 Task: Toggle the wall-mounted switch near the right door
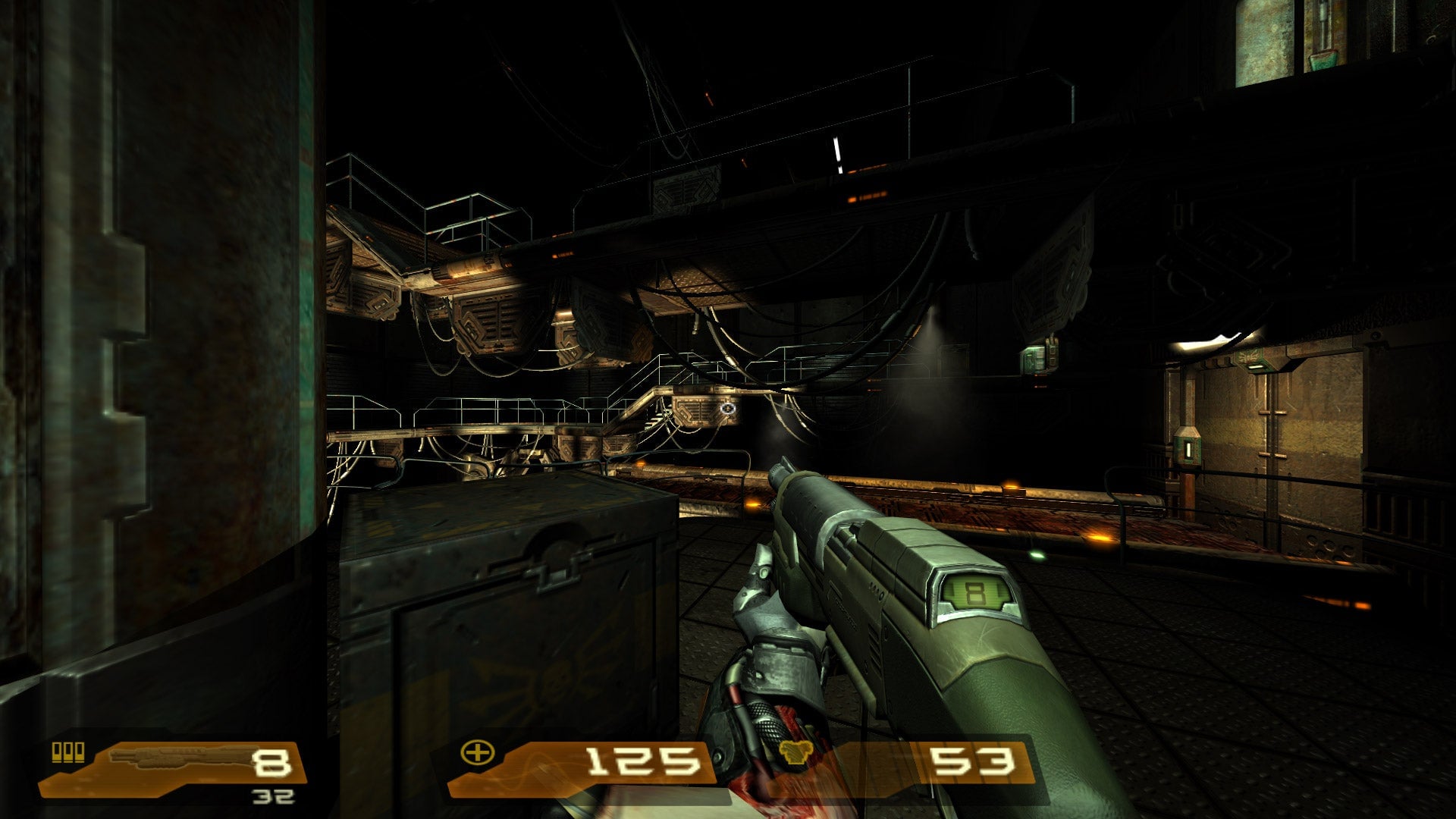tap(1189, 449)
